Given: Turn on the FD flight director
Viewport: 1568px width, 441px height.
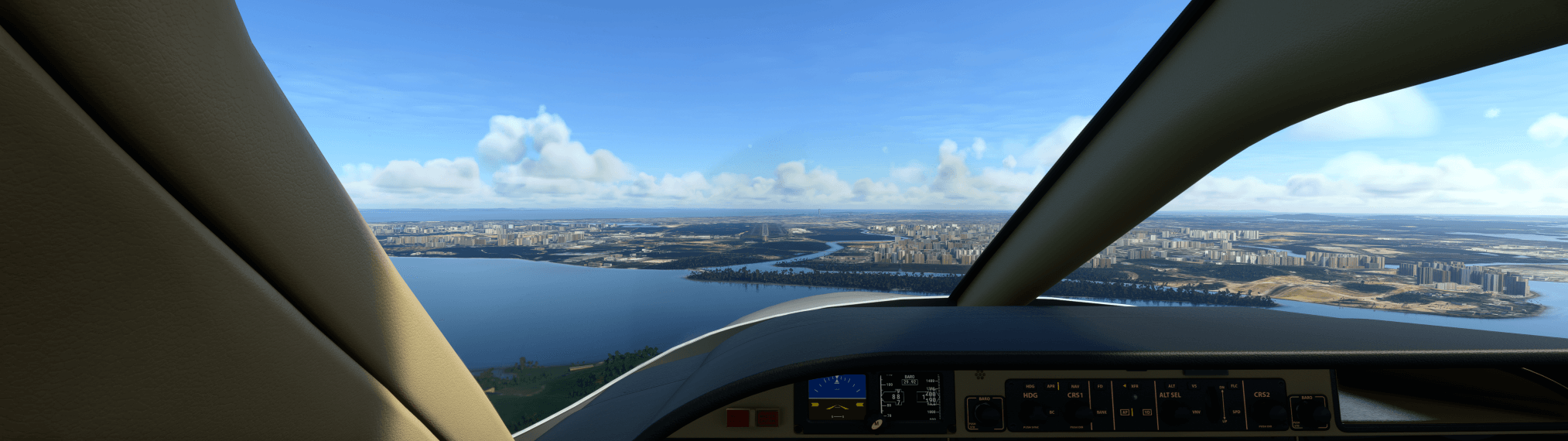Looking at the screenshot, I should pos(1100,386).
